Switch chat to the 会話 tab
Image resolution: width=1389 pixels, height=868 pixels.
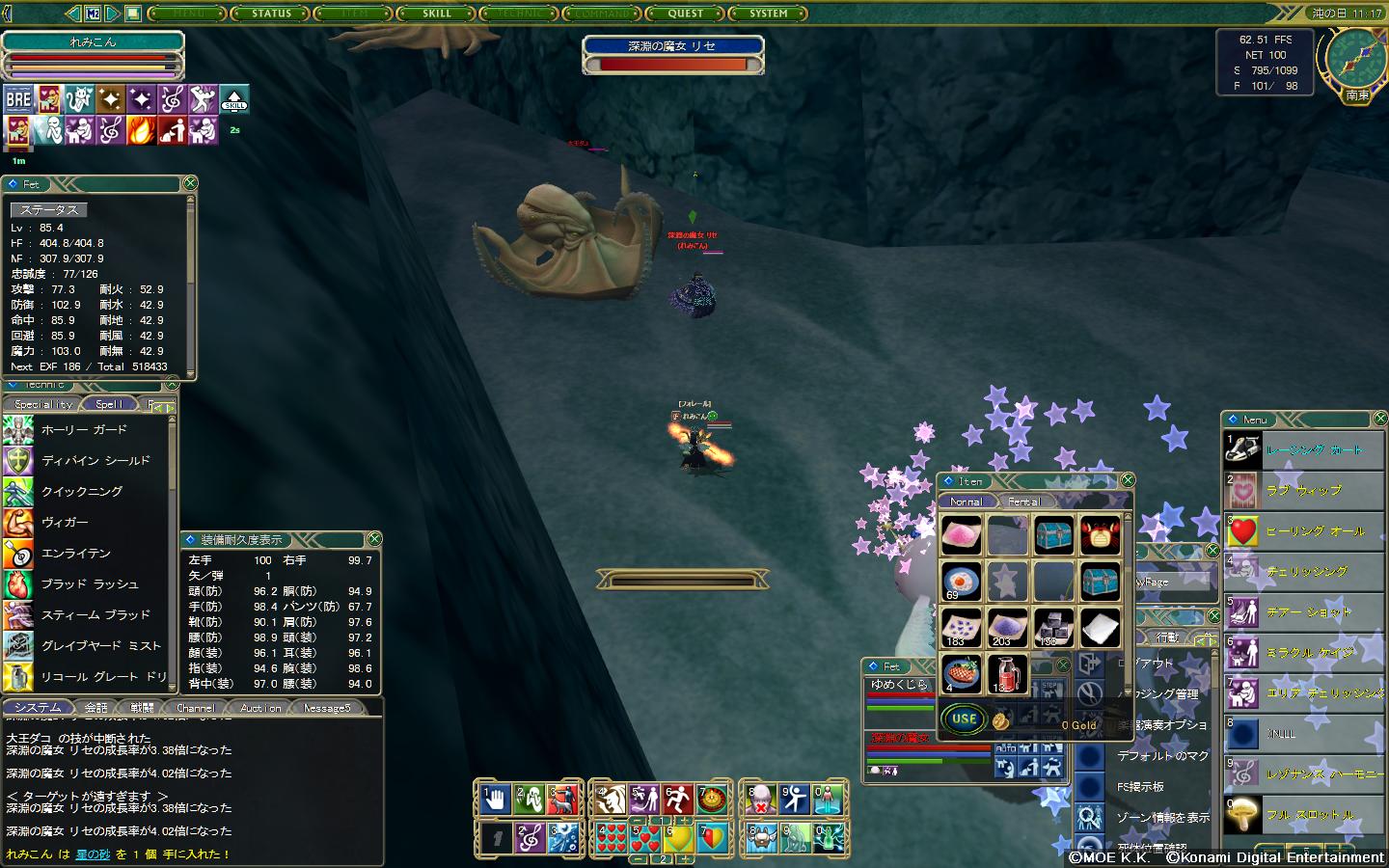pyautogui.click(x=96, y=708)
